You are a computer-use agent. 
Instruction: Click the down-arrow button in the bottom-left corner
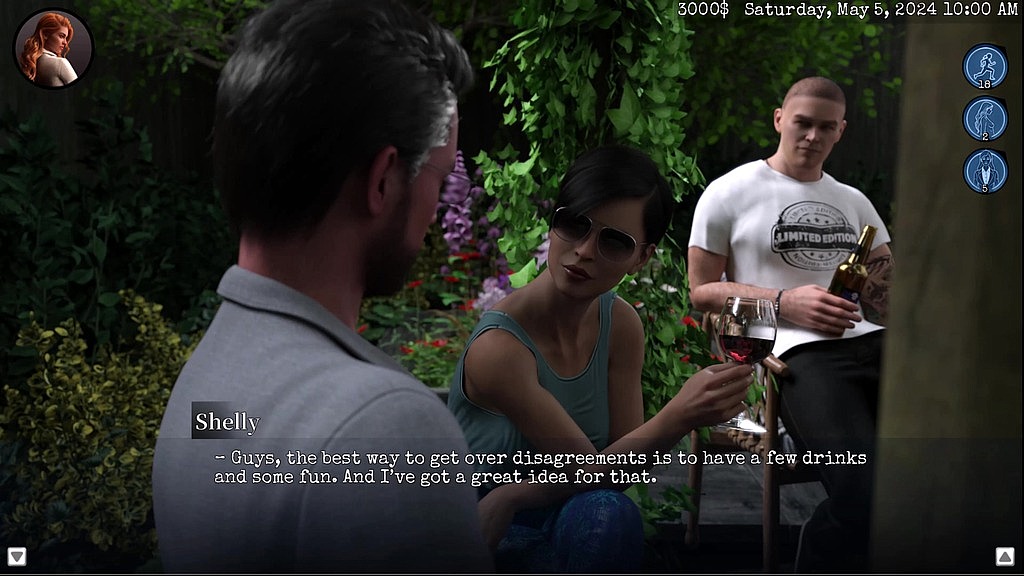(x=17, y=556)
